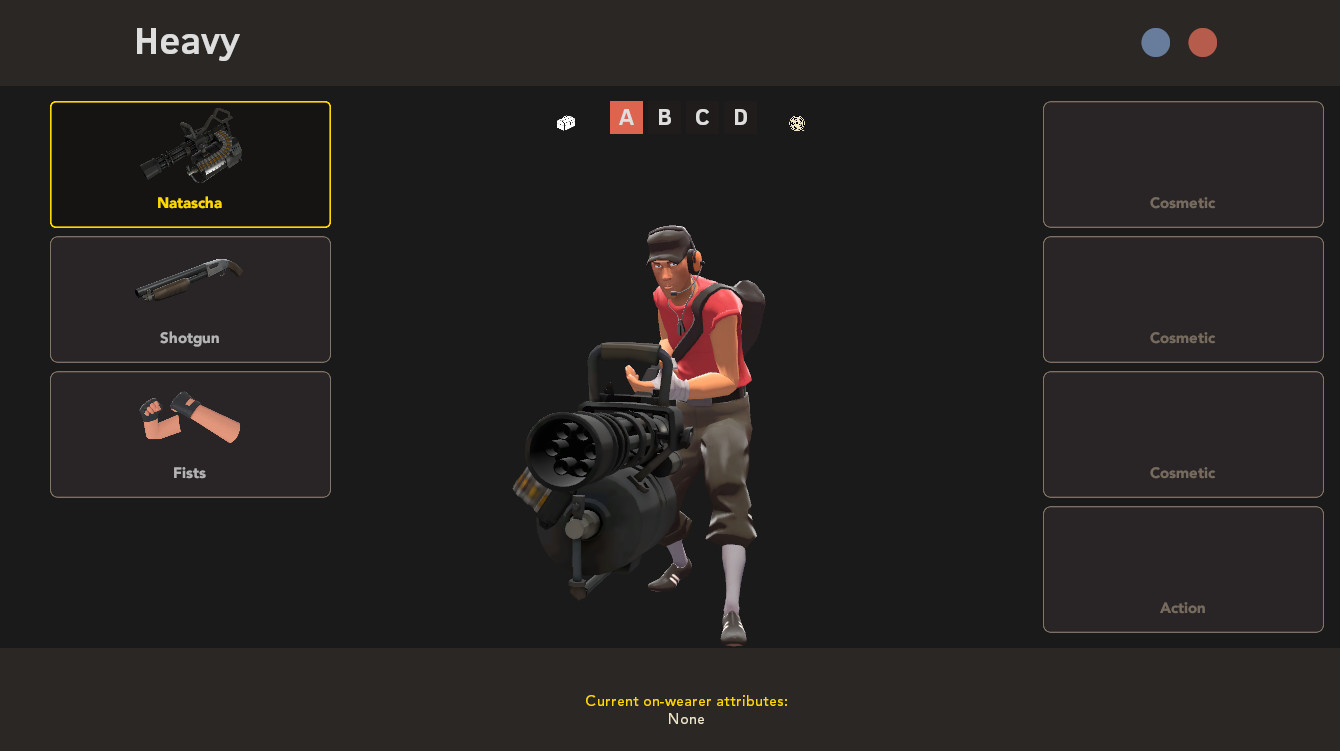Select the highlighted loadout tab A
The height and width of the screenshot is (751, 1340).
tap(626, 117)
